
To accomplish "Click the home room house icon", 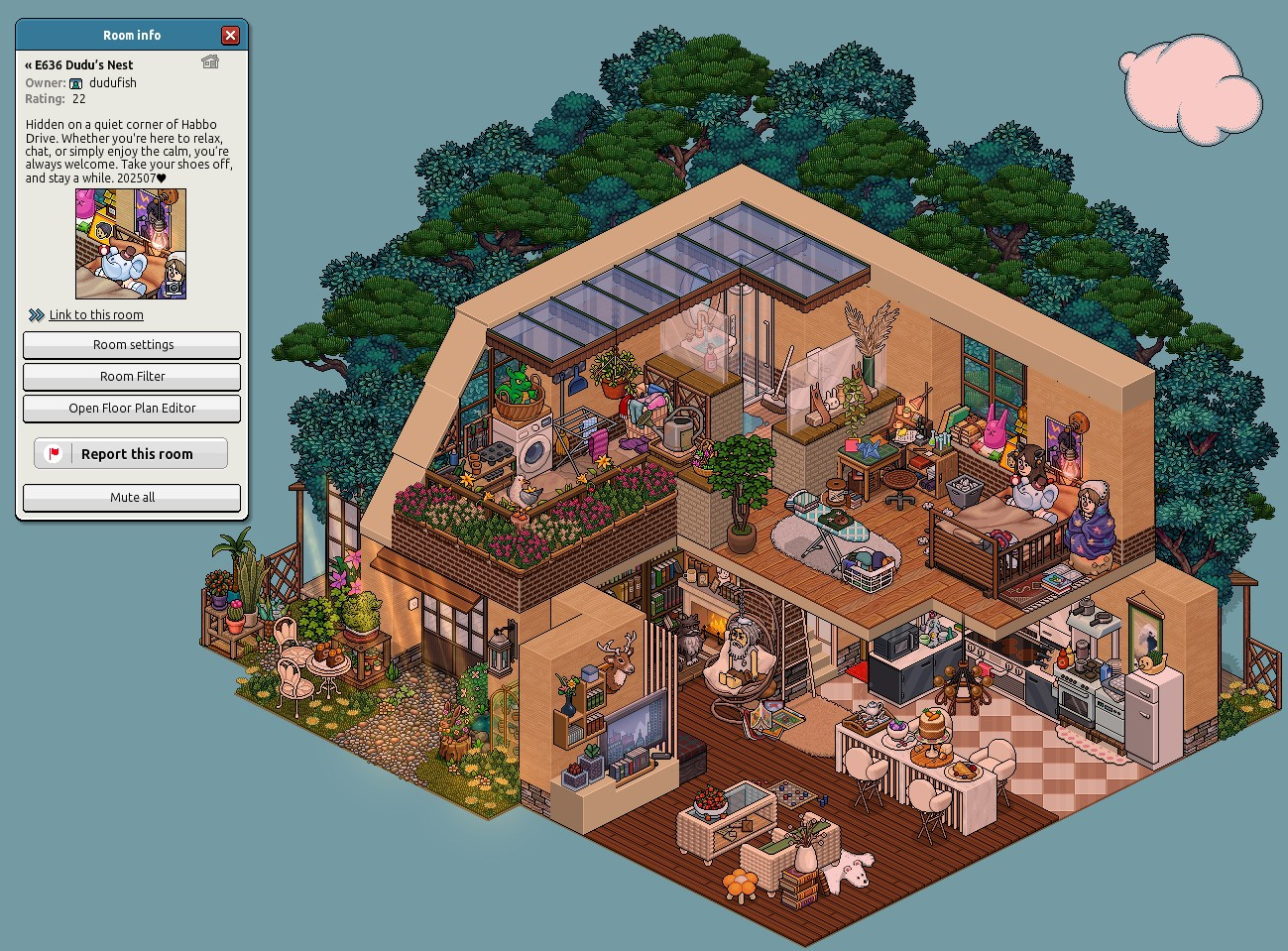I will click(210, 62).
